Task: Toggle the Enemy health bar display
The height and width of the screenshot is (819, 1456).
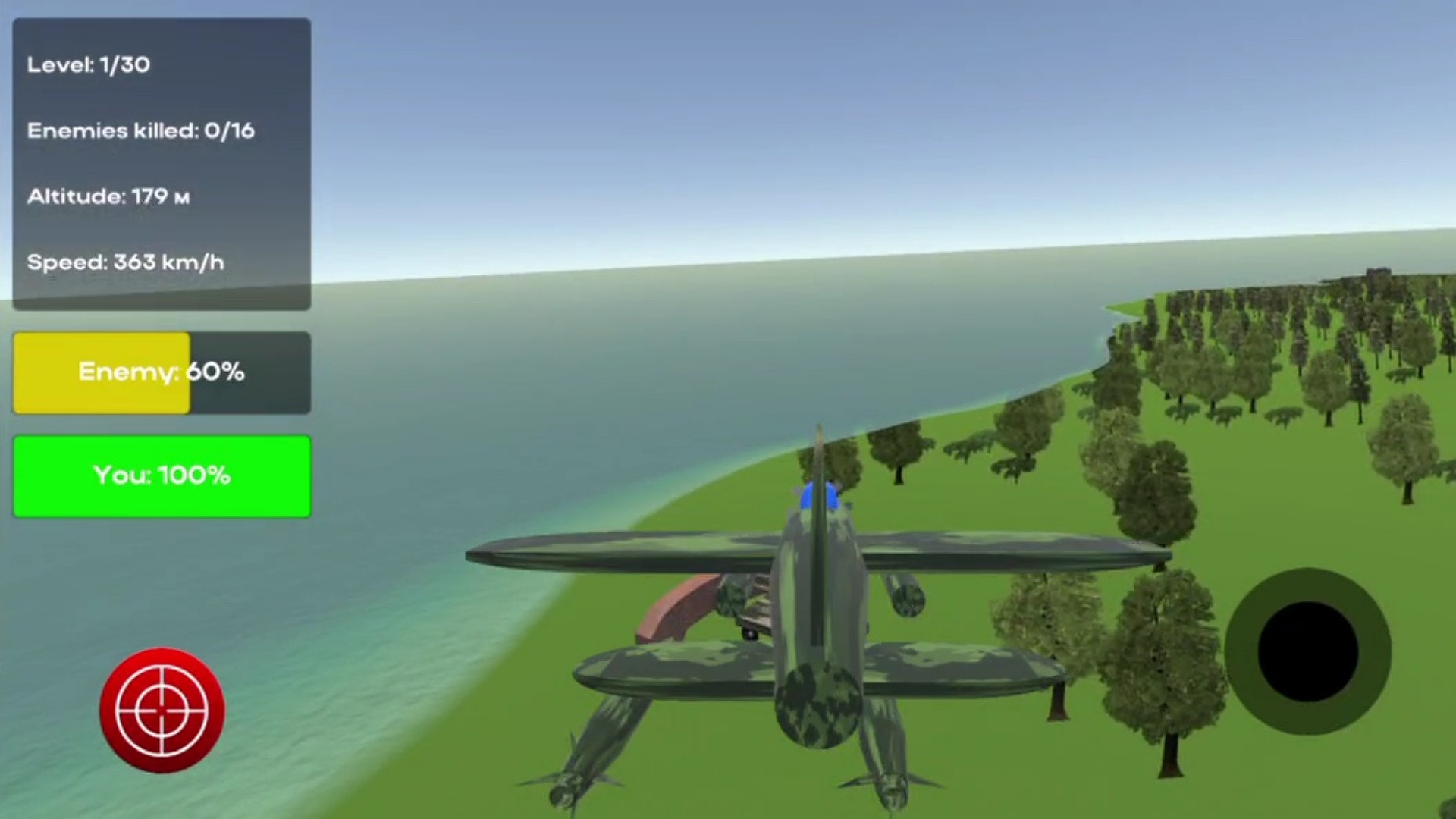Action: coord(161,372)
